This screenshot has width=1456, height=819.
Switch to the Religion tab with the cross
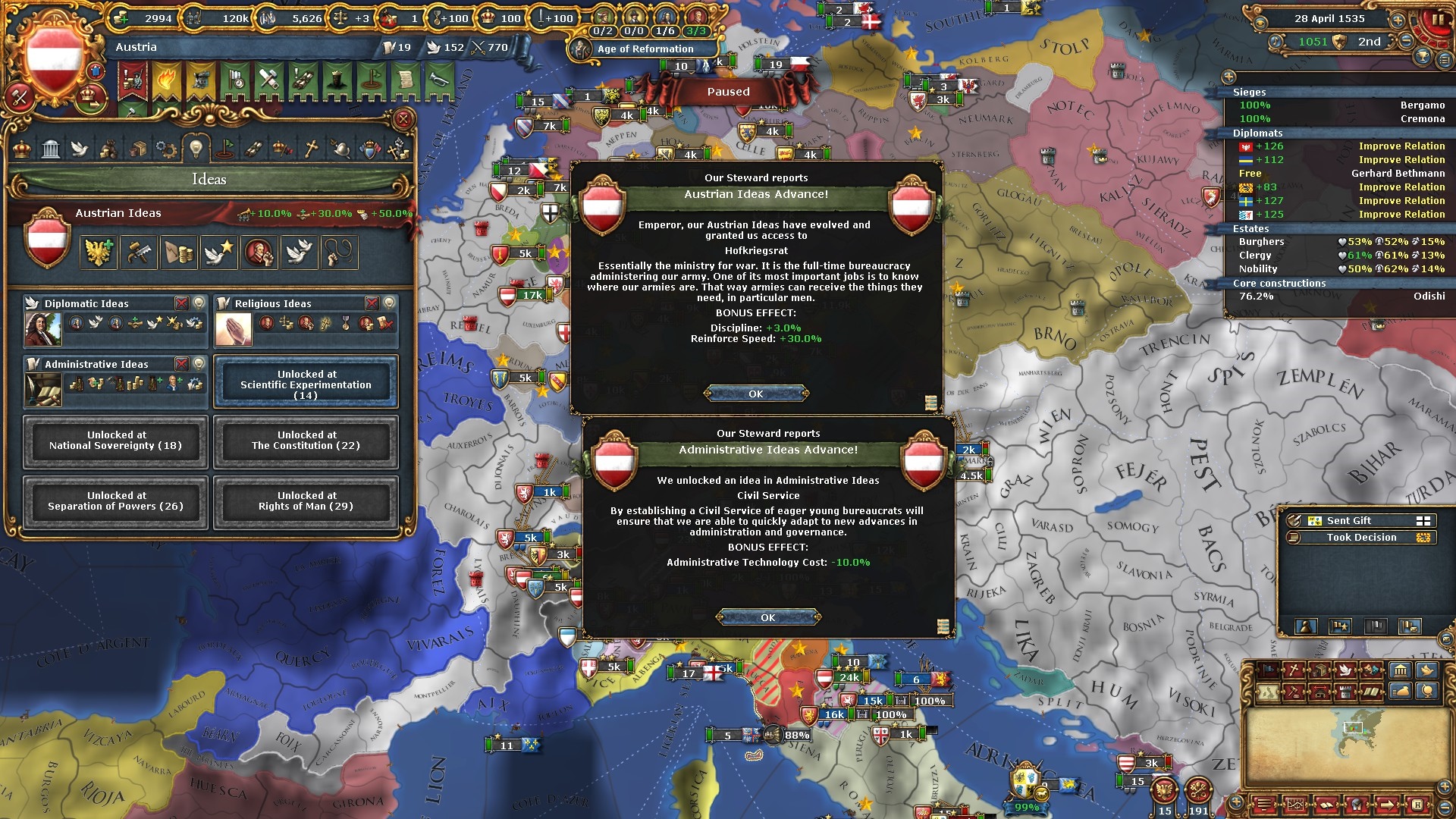[311, 149]
